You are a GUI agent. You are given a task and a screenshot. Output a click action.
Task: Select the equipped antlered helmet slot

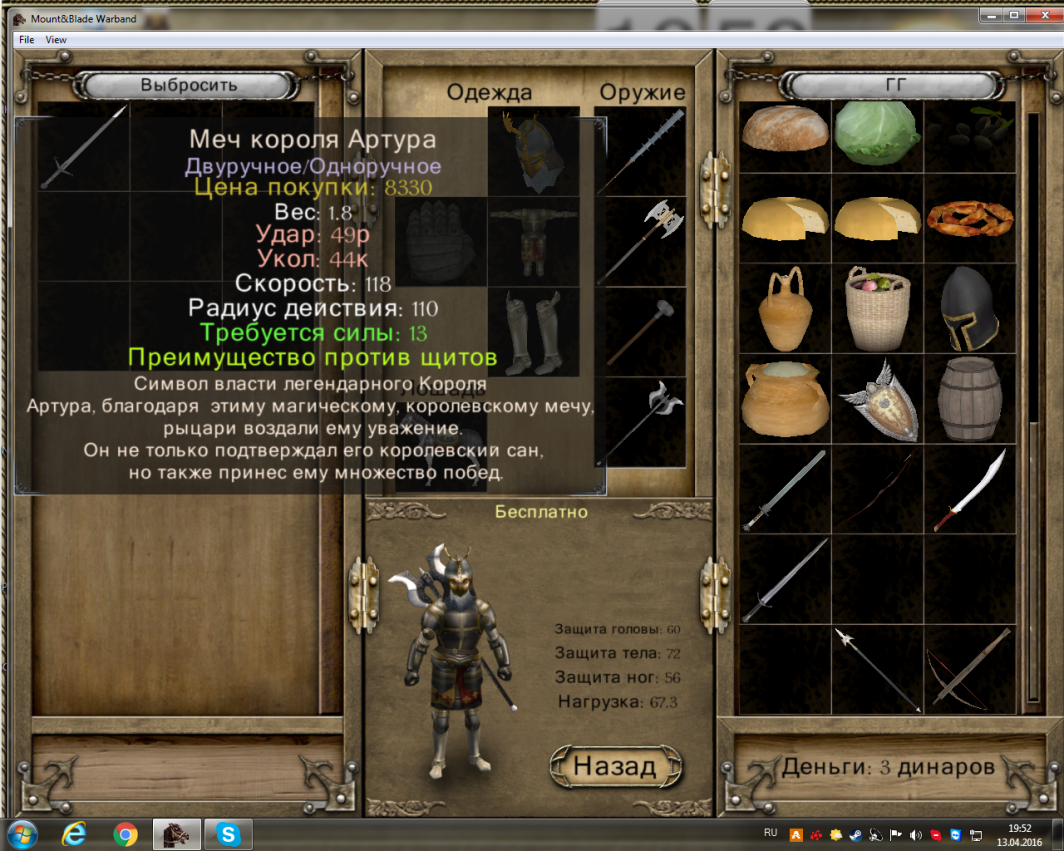click(x=533, y=150)
